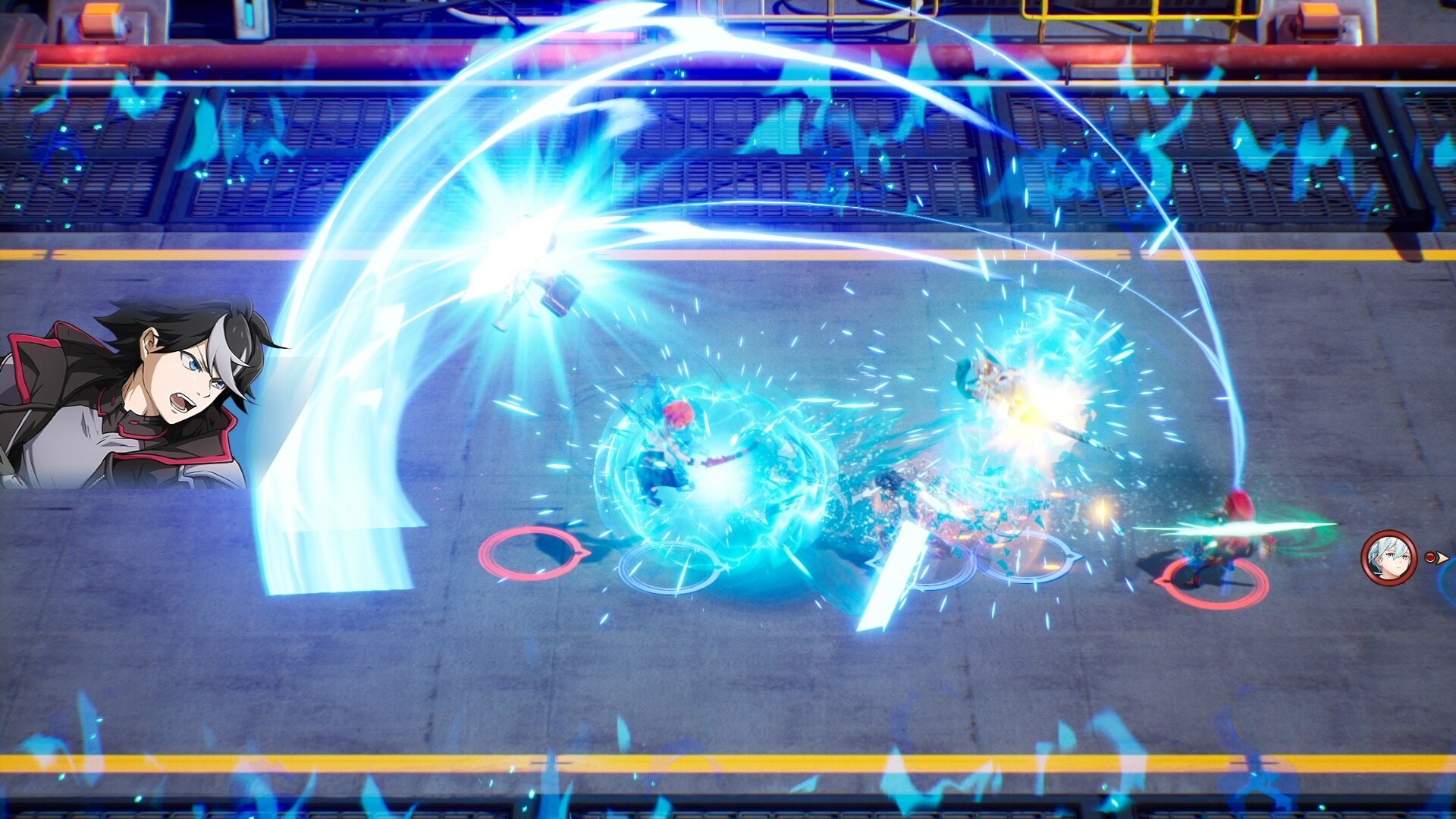Click the small red dot indicator
Screen dimensions: 1456x819
coord(1430,558)
